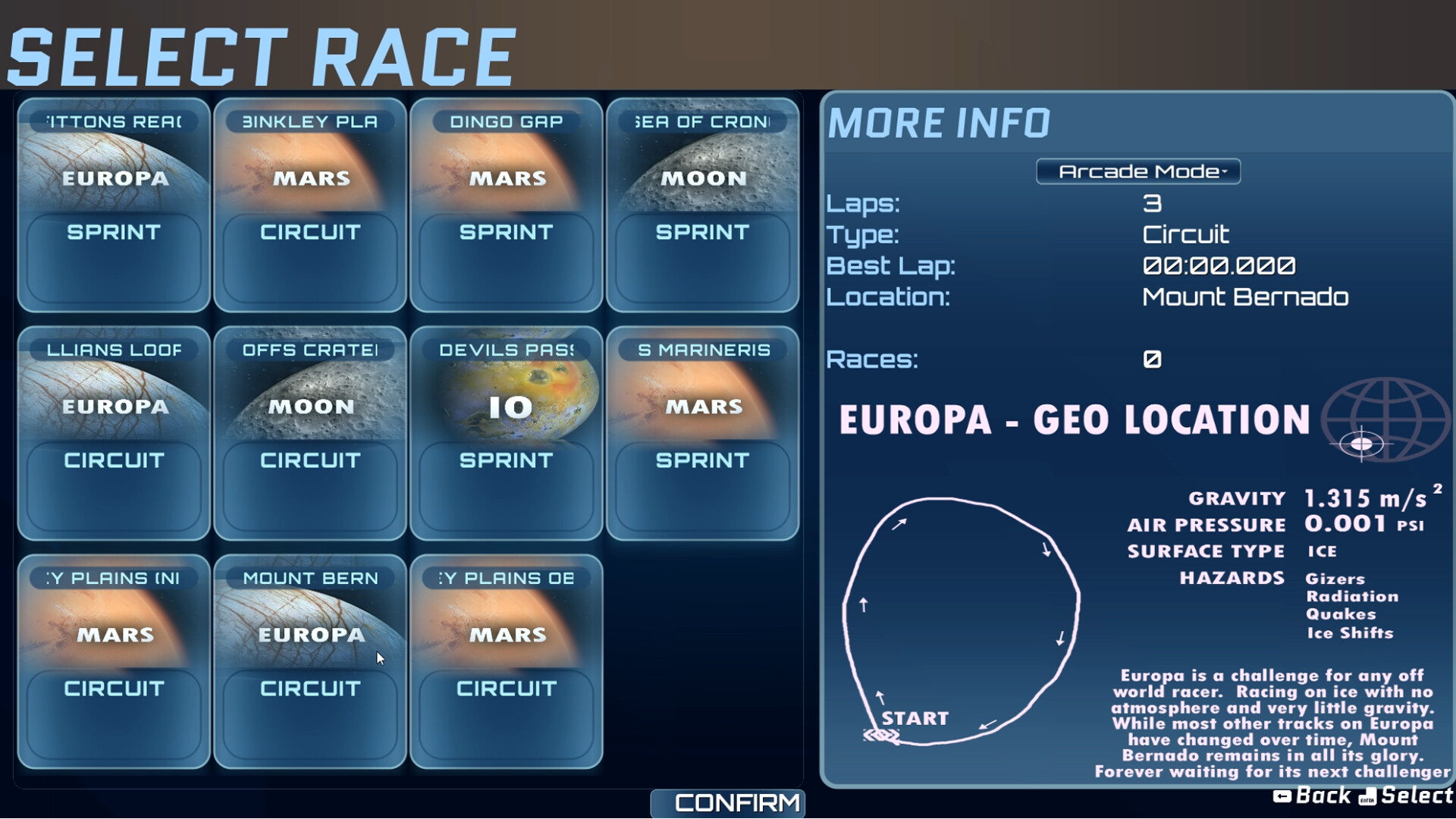Click the Mount Bern race title banner
This screenshot has width=1456, height=819.
pyautogui.click(x=309, y=578)
